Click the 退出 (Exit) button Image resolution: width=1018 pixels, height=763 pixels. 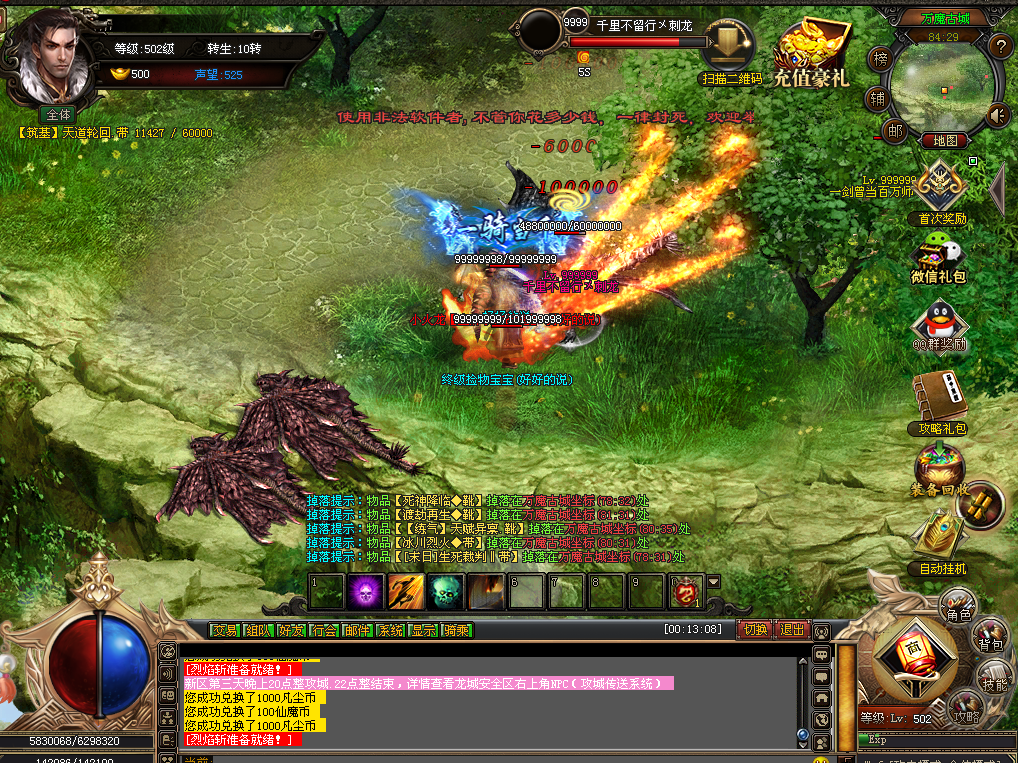point(791,630)
